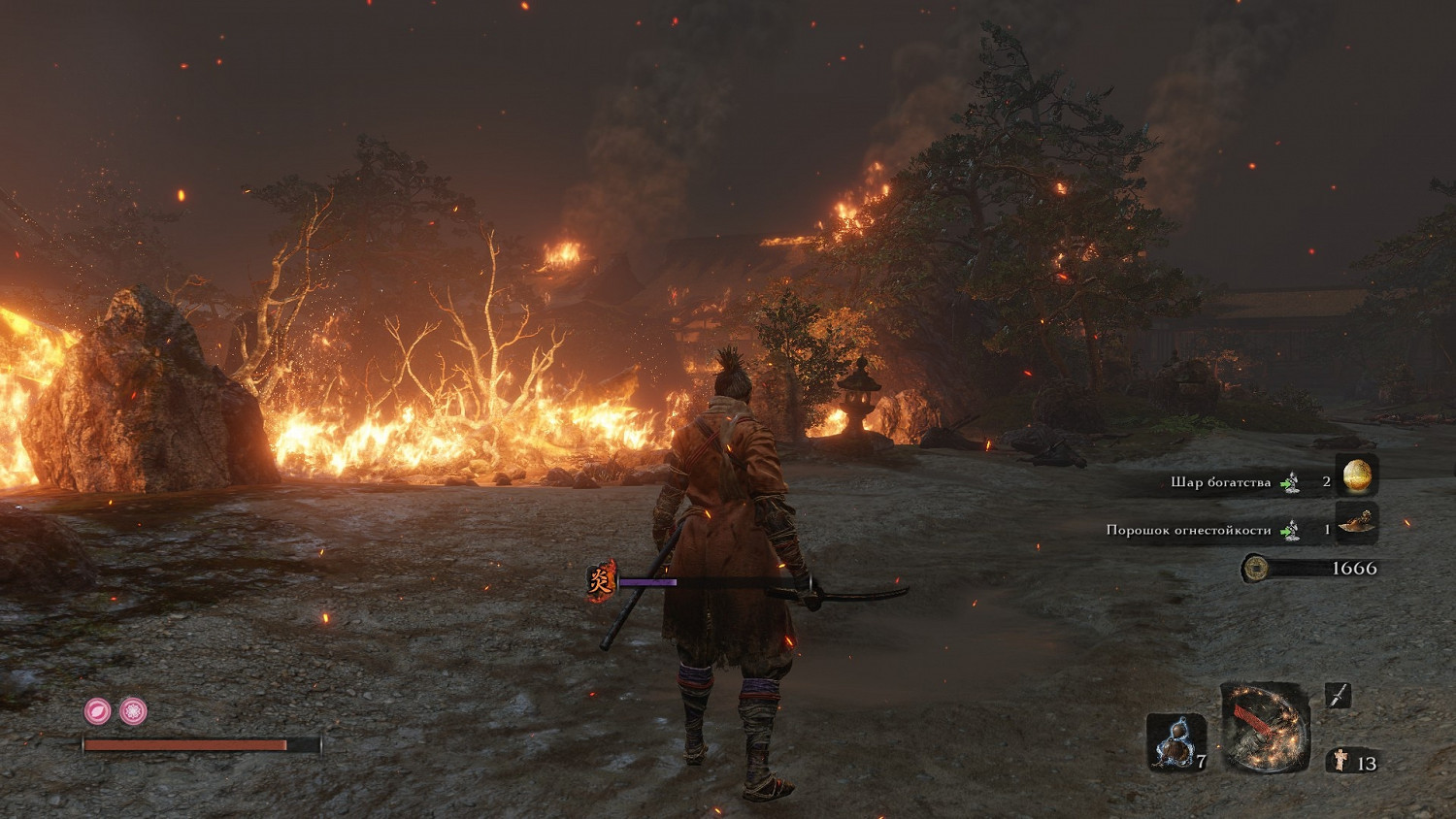The height and width of the screenshot is (819, 1456).
Task: Click the white spirit emblem icon
Action: 1341,761
